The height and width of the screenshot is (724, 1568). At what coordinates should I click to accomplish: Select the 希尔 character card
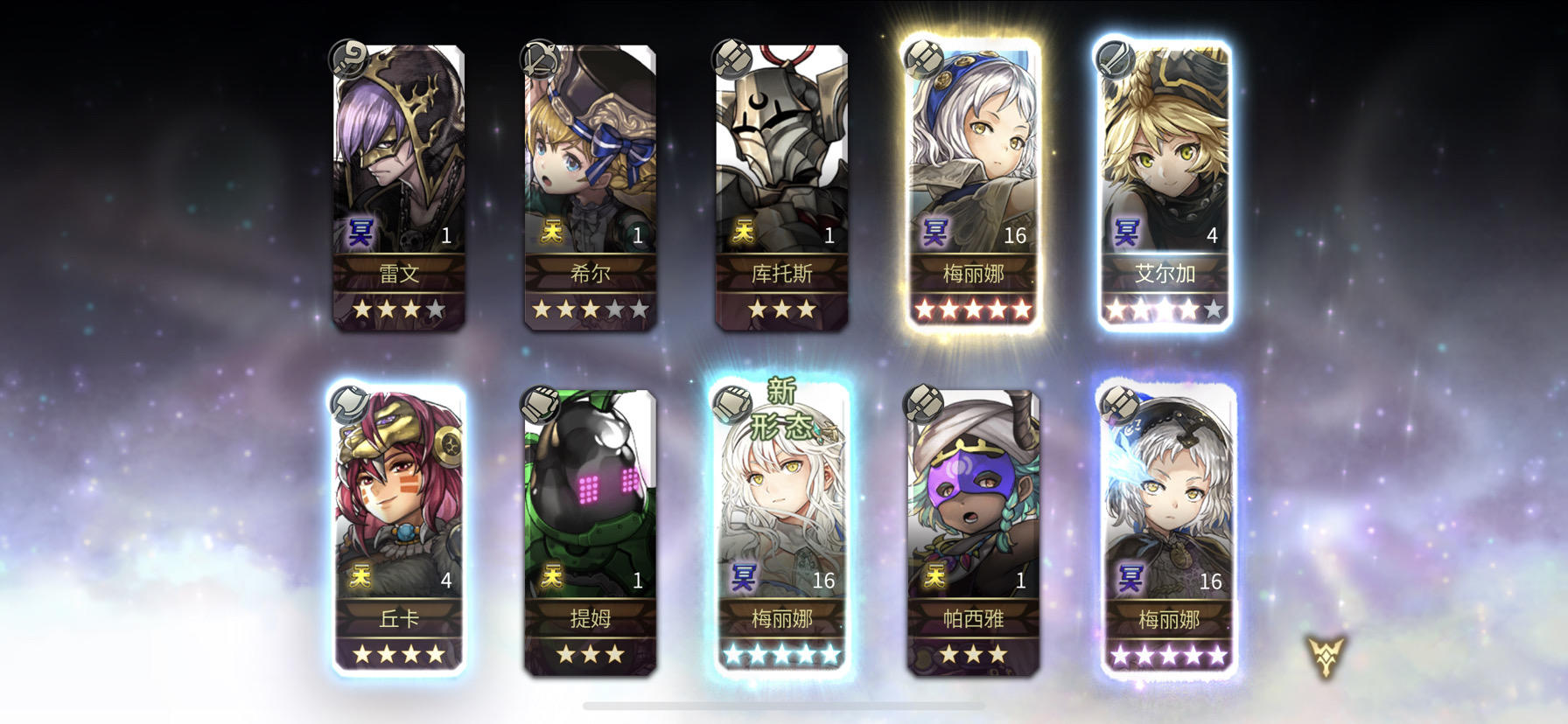[x=593, y=184]
